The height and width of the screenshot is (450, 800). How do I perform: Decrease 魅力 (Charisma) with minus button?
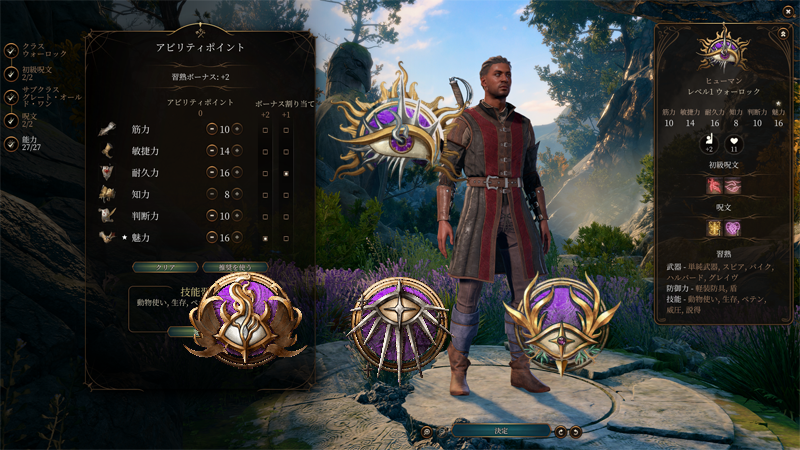coord(212,238)
